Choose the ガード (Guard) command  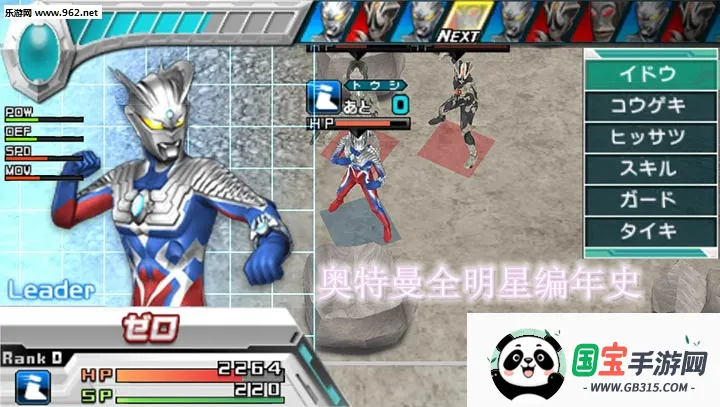647,198
